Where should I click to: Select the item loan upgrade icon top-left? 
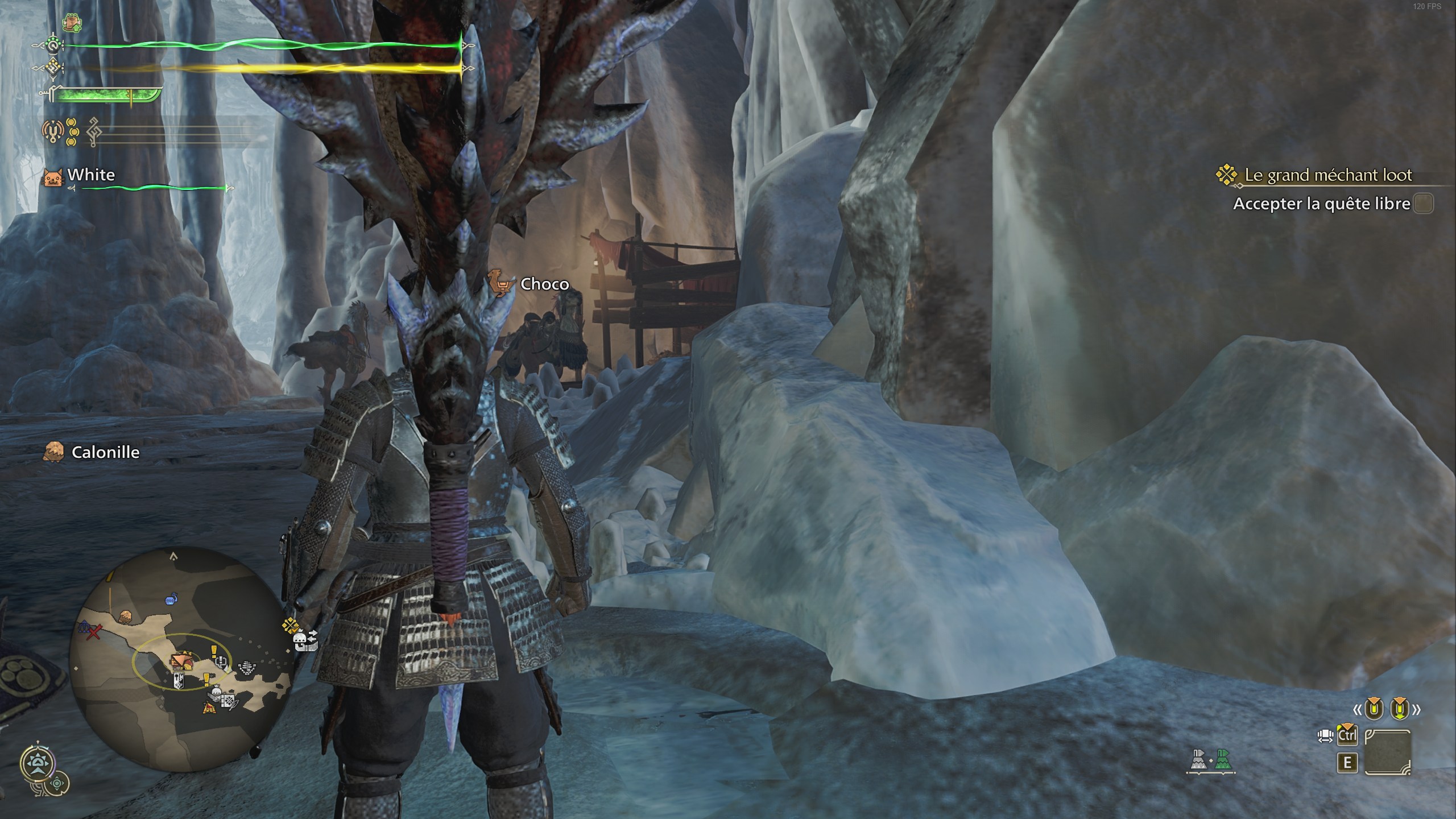tap(72, 23)
